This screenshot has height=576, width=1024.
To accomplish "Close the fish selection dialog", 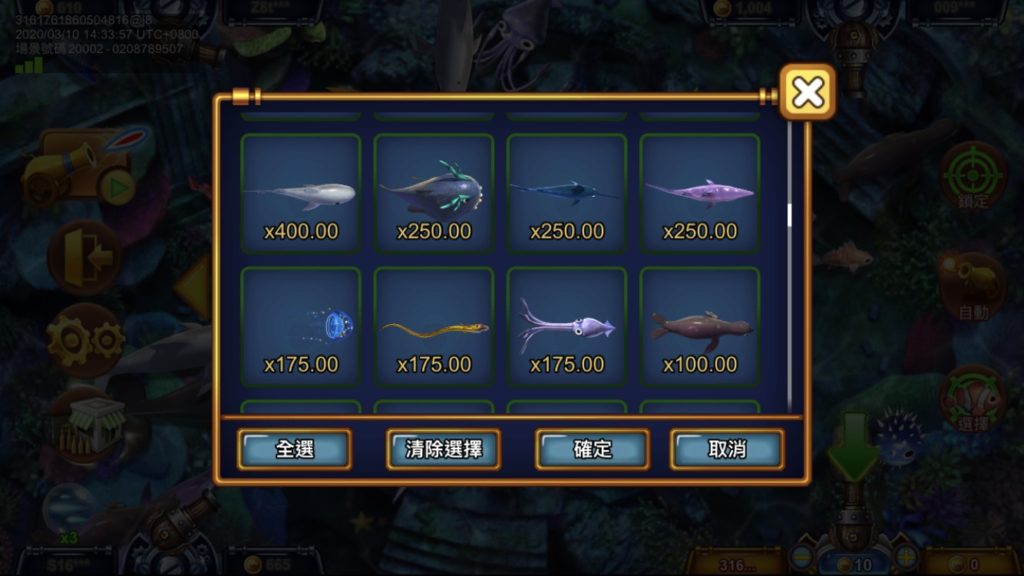I will (x=807, y=93).
